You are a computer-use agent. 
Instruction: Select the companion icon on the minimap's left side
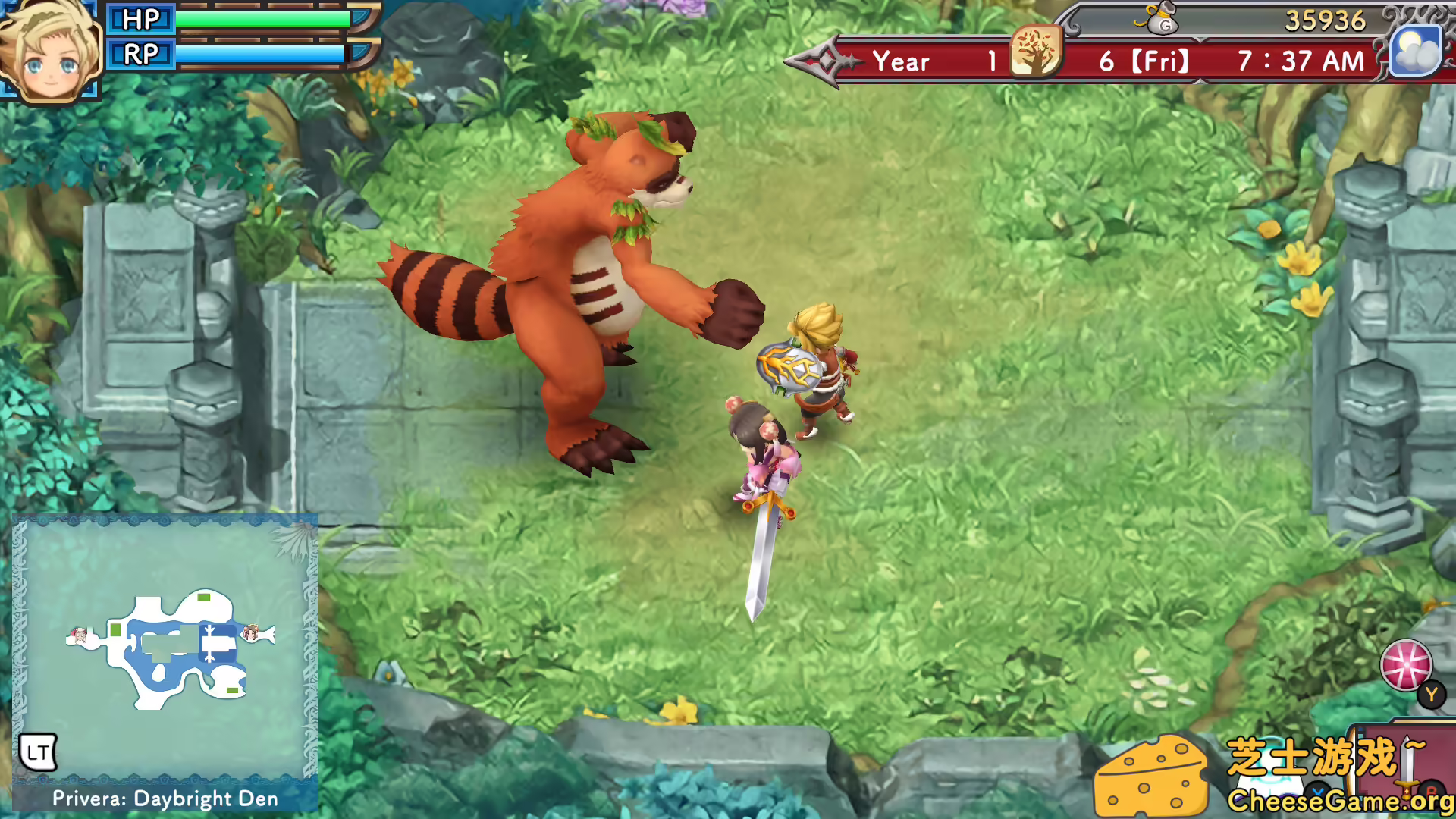pos(79,635)
